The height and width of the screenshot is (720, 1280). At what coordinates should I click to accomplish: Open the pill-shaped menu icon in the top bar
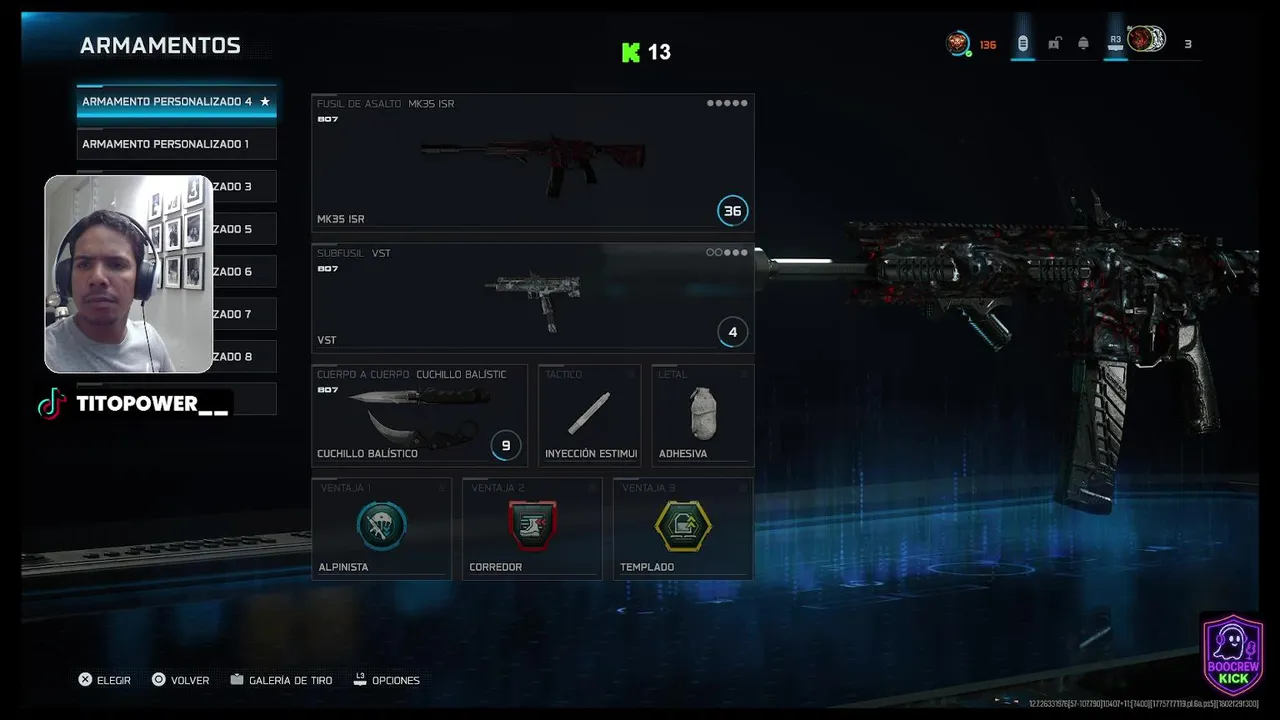point(1022,43)
